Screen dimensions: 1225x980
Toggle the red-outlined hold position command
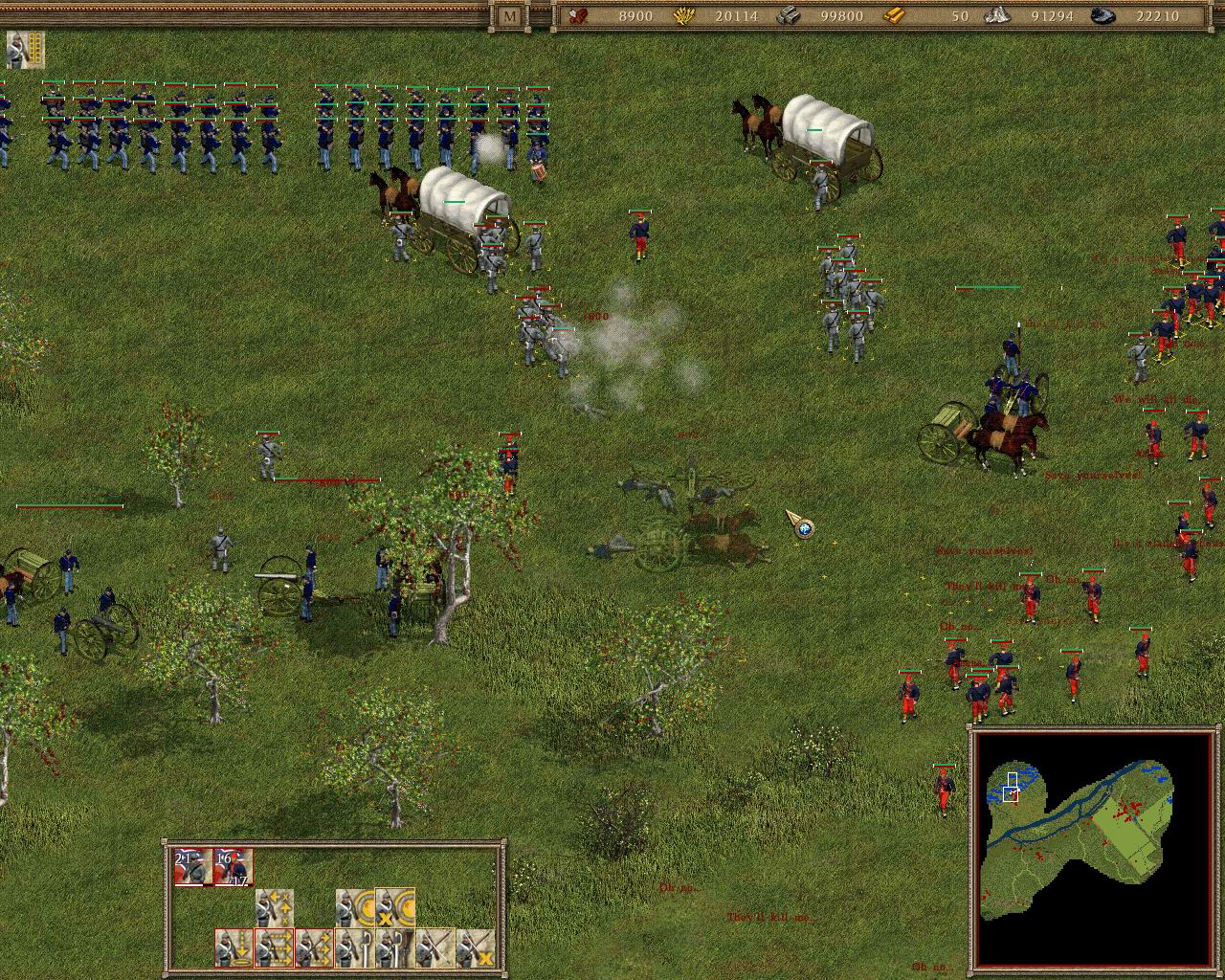click(x=232, y=946)
